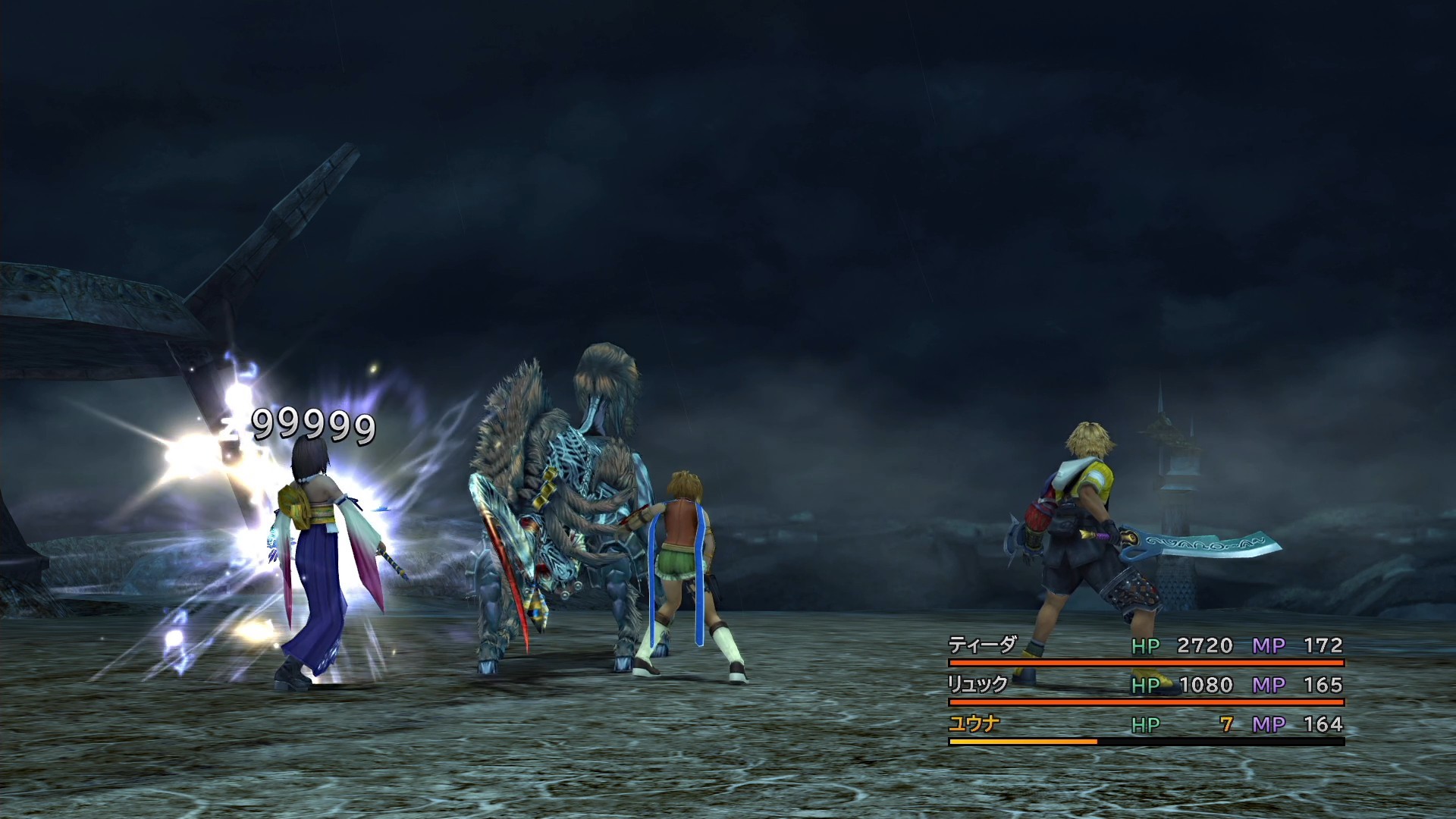
Task: Choose Yuna (ユウナ) in the party list
Action: tap(974, 724)
